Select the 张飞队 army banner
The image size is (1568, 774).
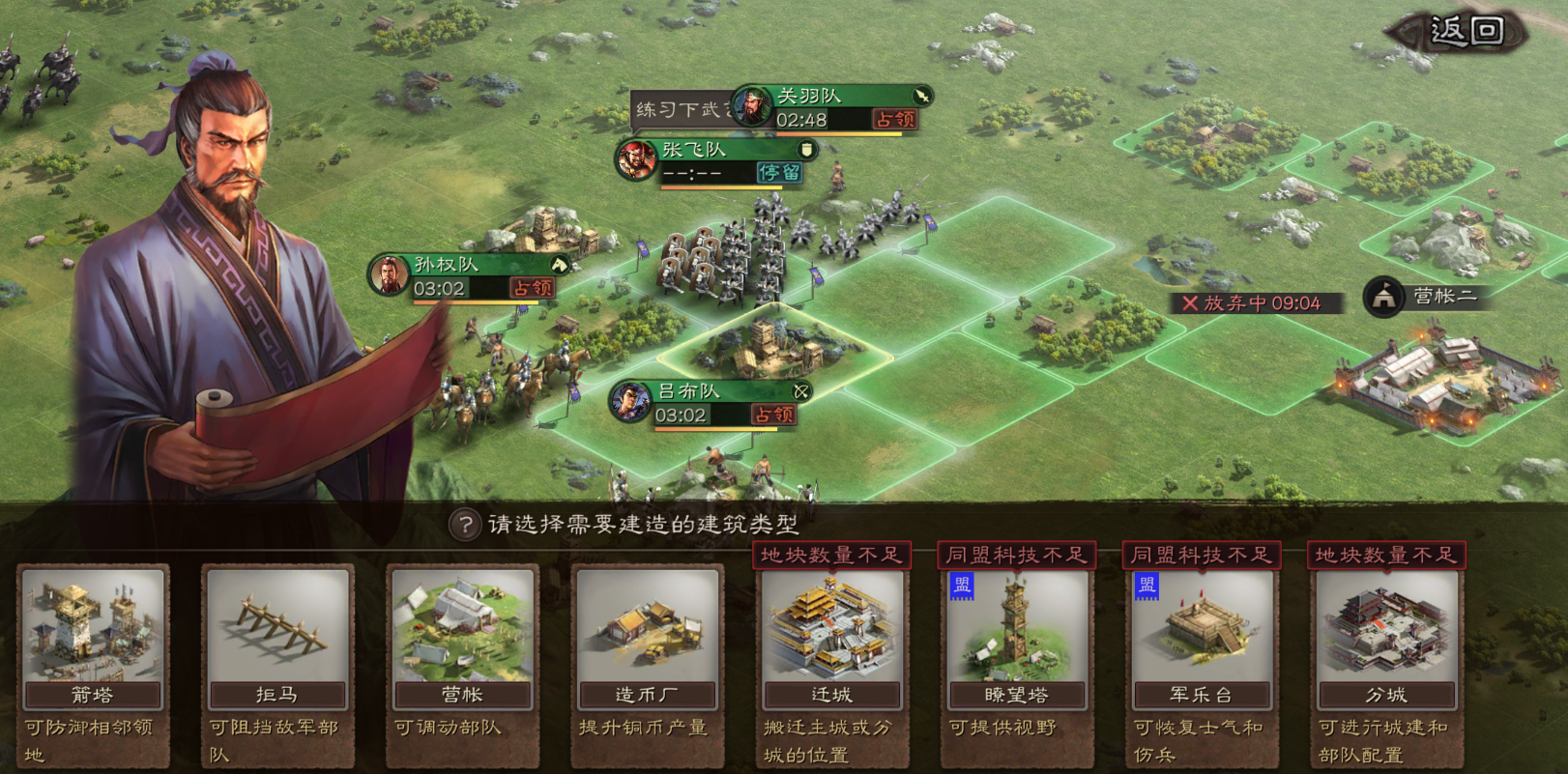pyautogui.click(x=717, y=160)
